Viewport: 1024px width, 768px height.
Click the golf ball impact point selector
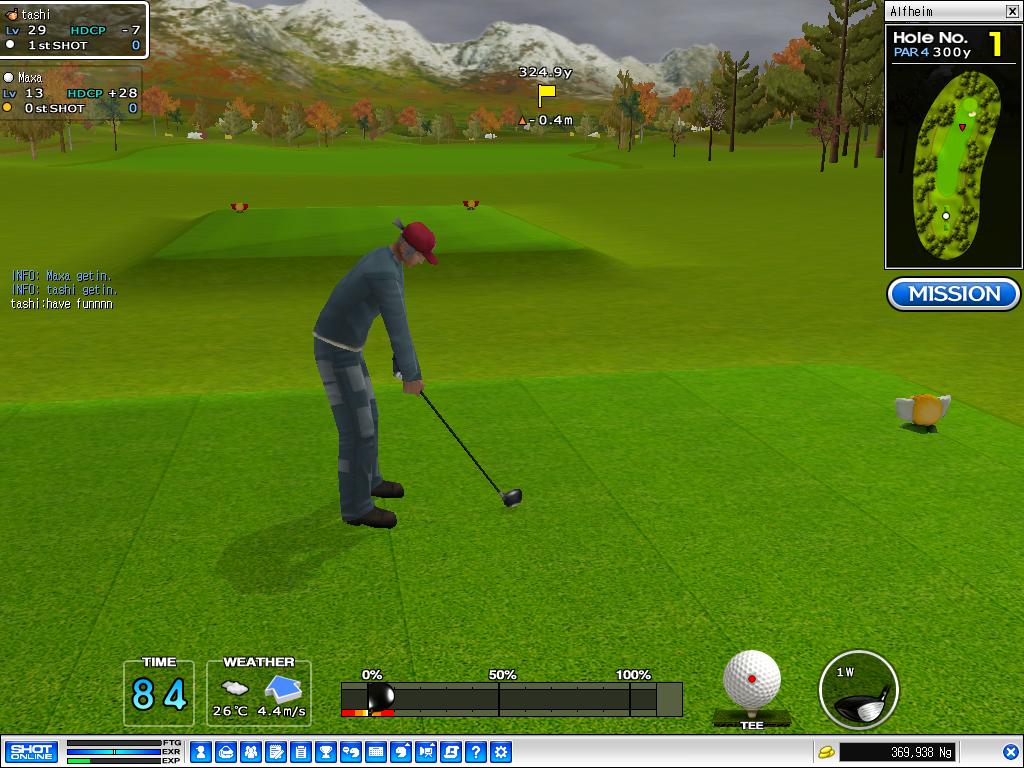[x=752, y=680]
